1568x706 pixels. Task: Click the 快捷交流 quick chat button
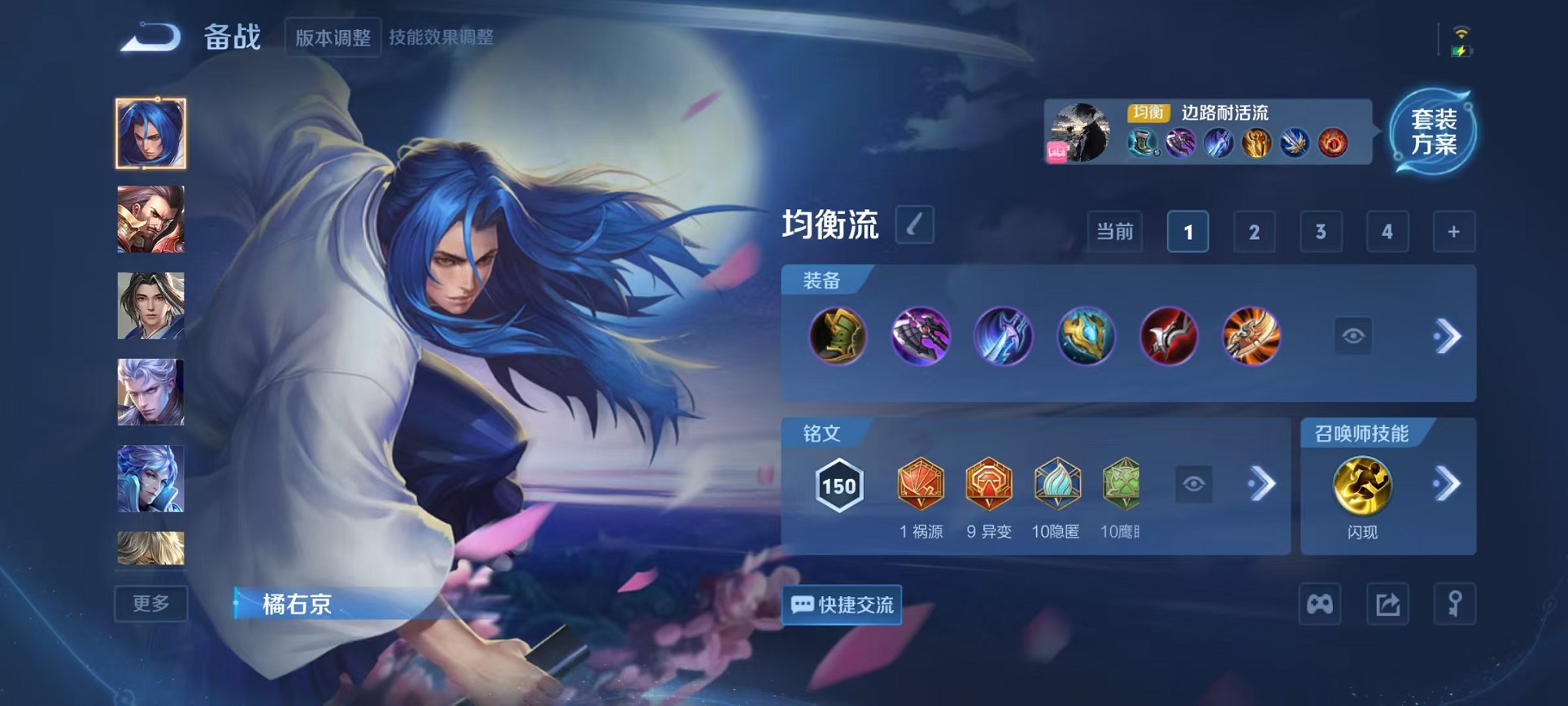(x=841, y=605)
